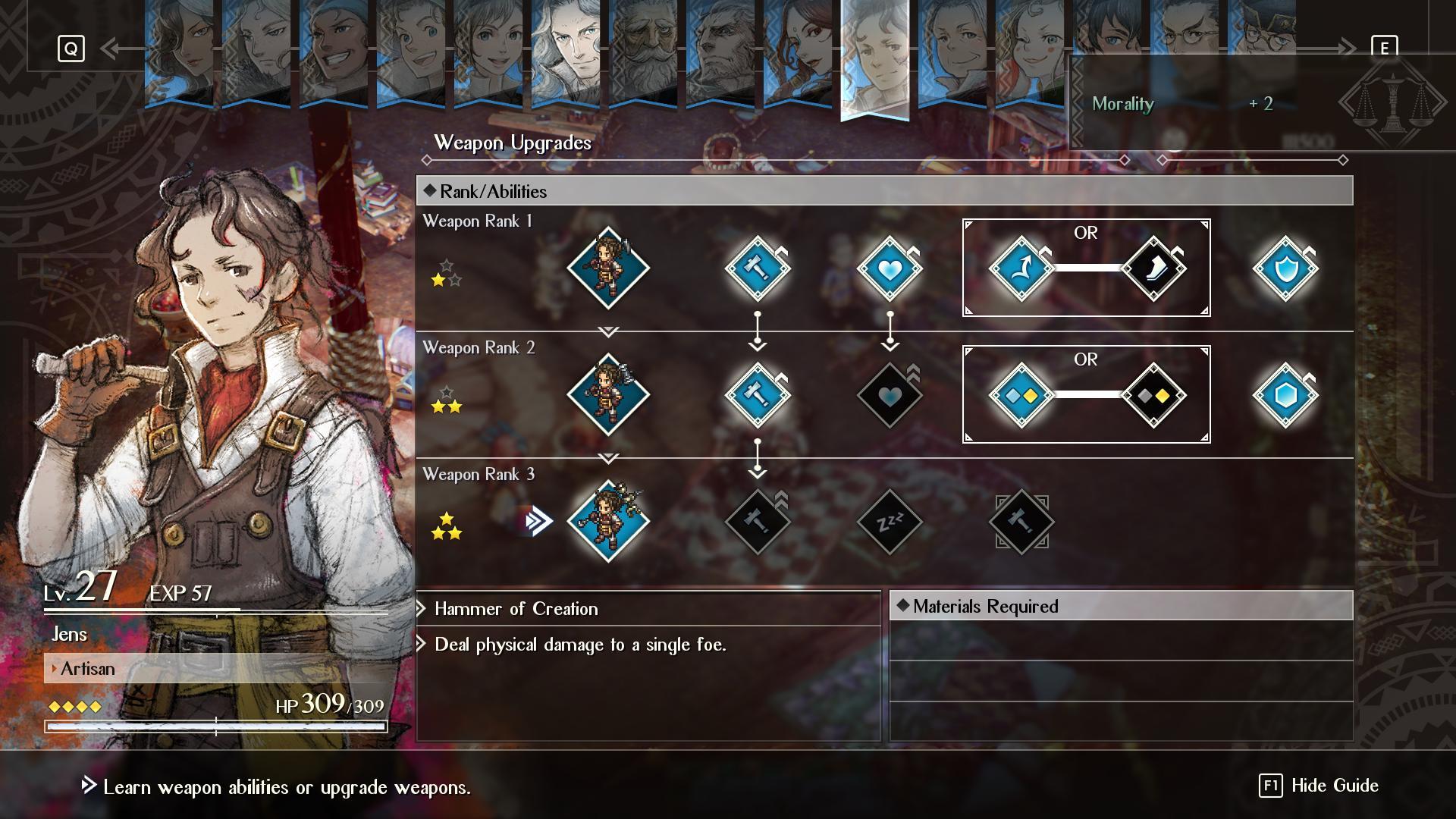Choose the Rank 2 black two-diamond node
The width and height of the screenshot is (1456, 819).
1153,395
